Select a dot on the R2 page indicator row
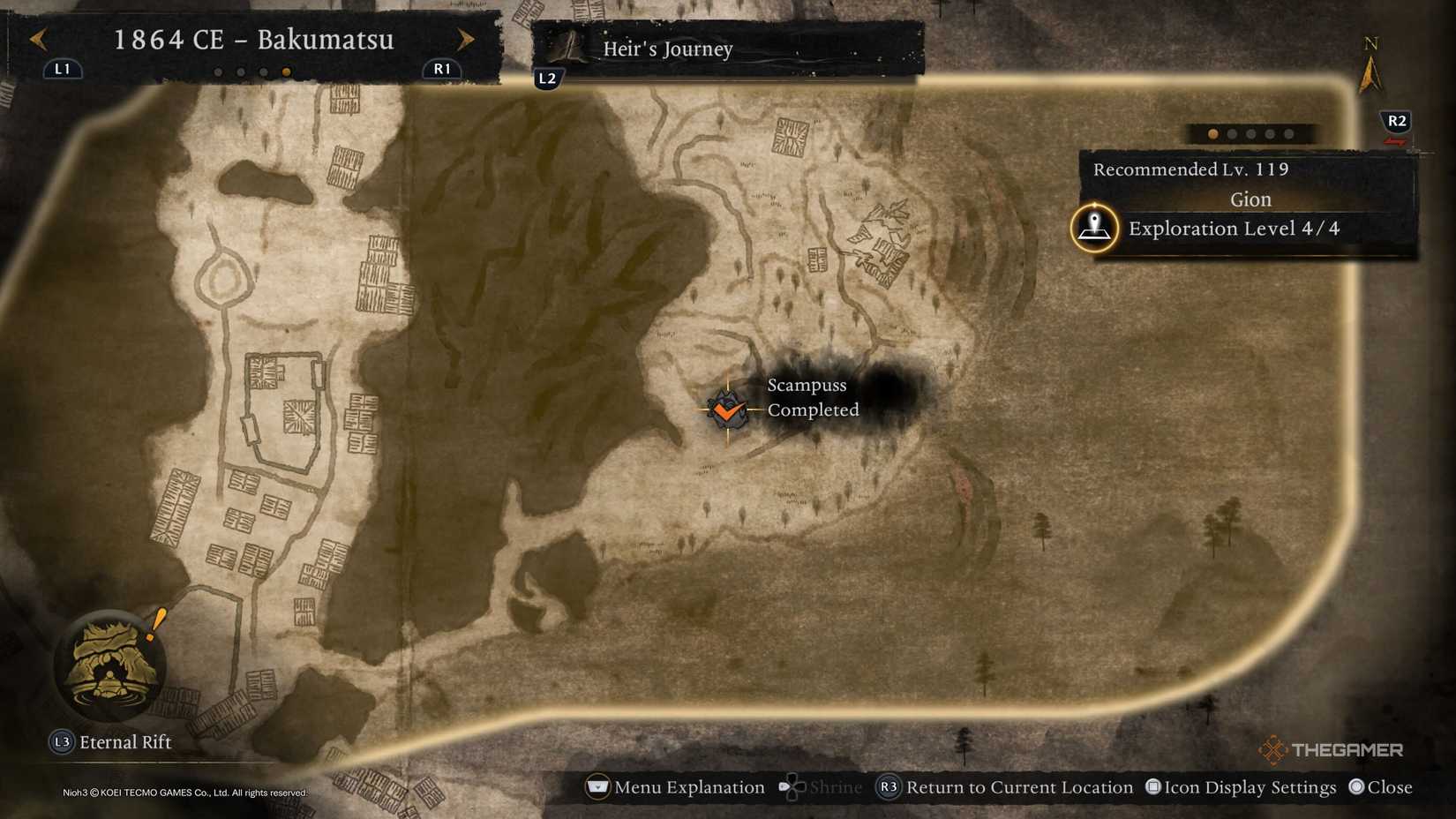 [1250, 133]
